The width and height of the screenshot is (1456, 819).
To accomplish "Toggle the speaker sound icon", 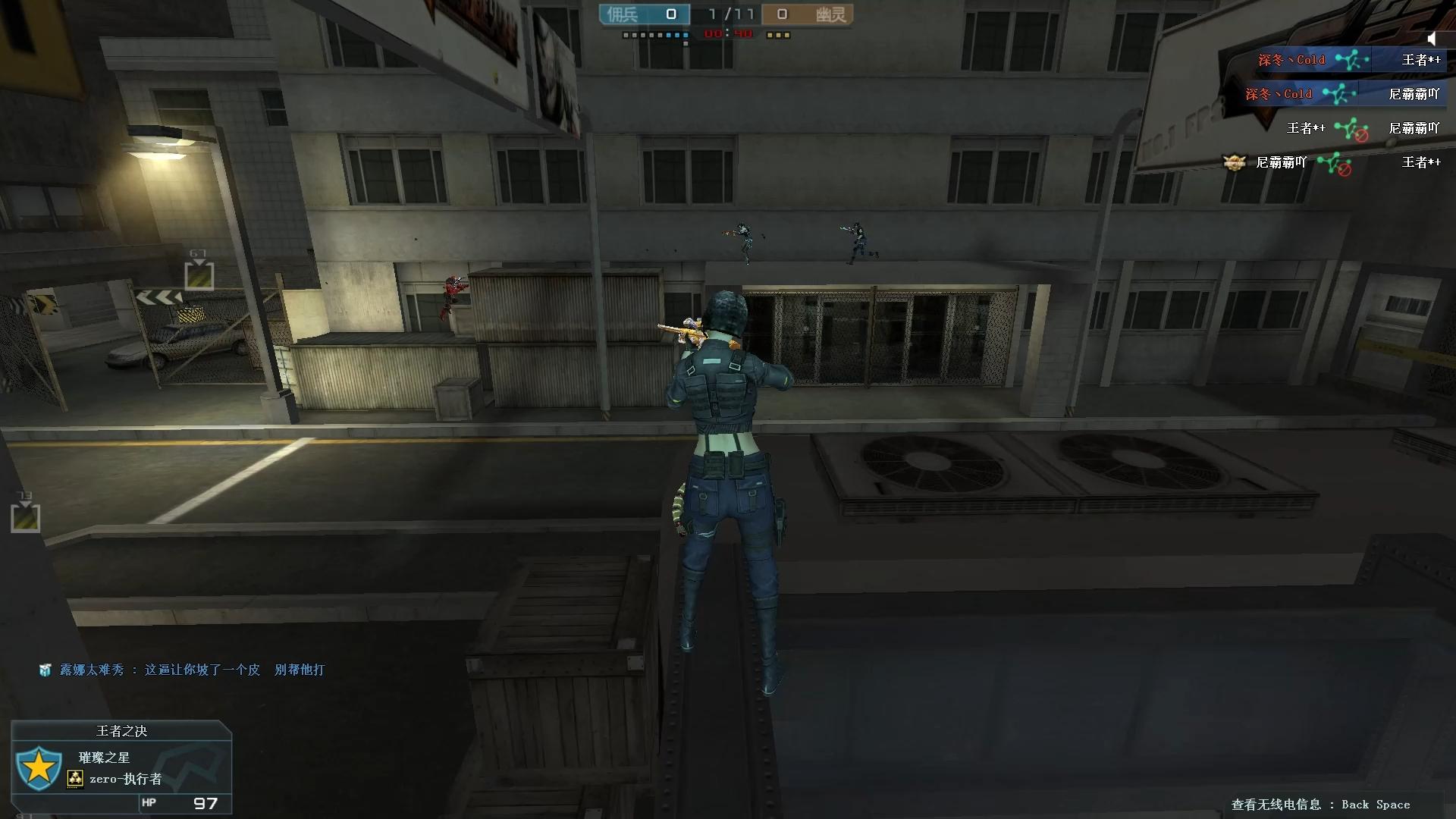I will pyautogui.click(x=1431, y=39).
